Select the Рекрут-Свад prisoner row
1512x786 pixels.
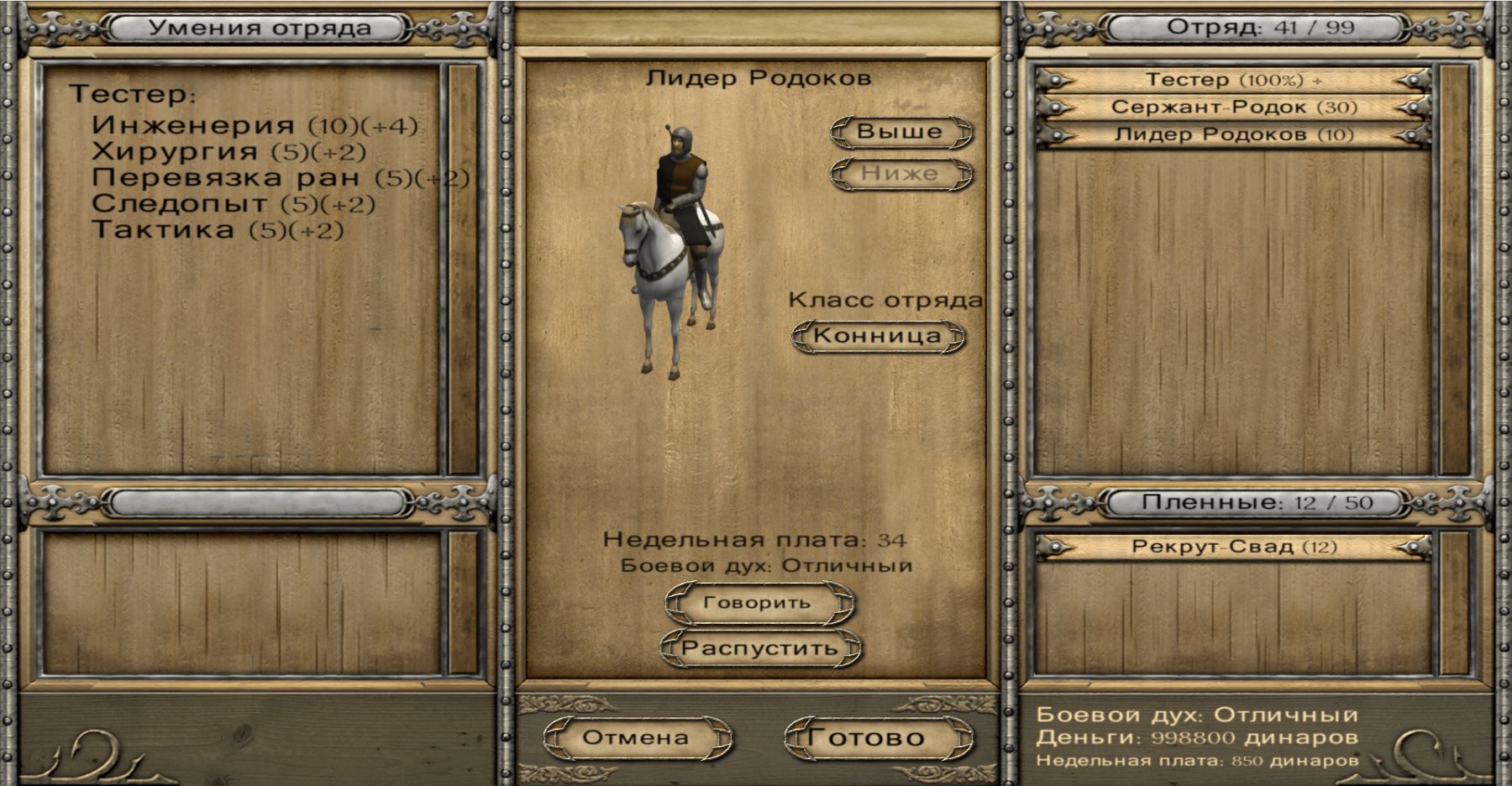(1232, 548)
